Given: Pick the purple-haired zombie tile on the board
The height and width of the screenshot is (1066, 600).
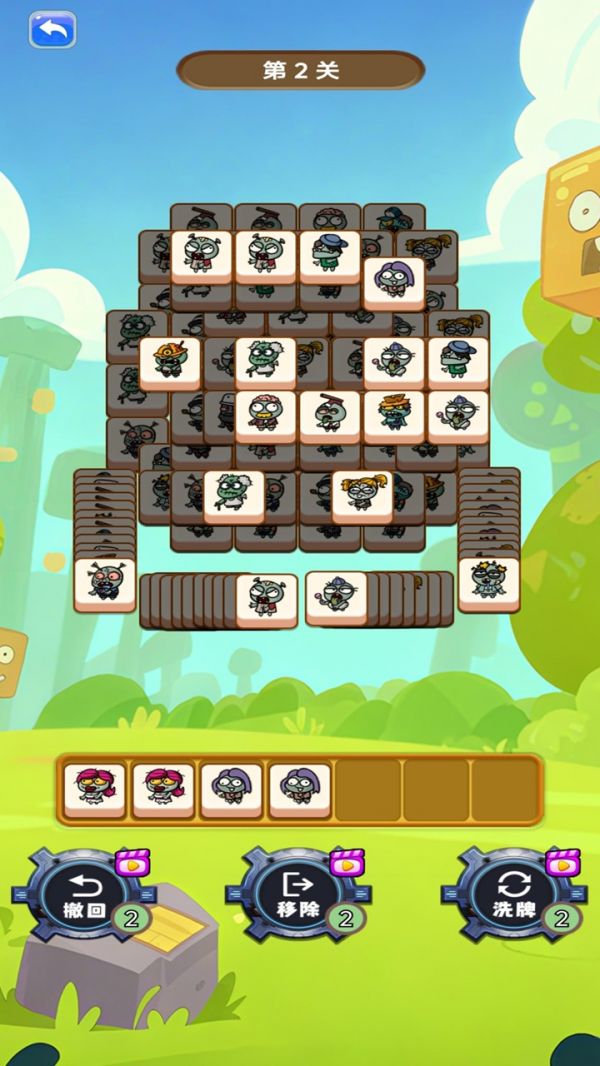Looking at the screenshot, I should [393, 283].
